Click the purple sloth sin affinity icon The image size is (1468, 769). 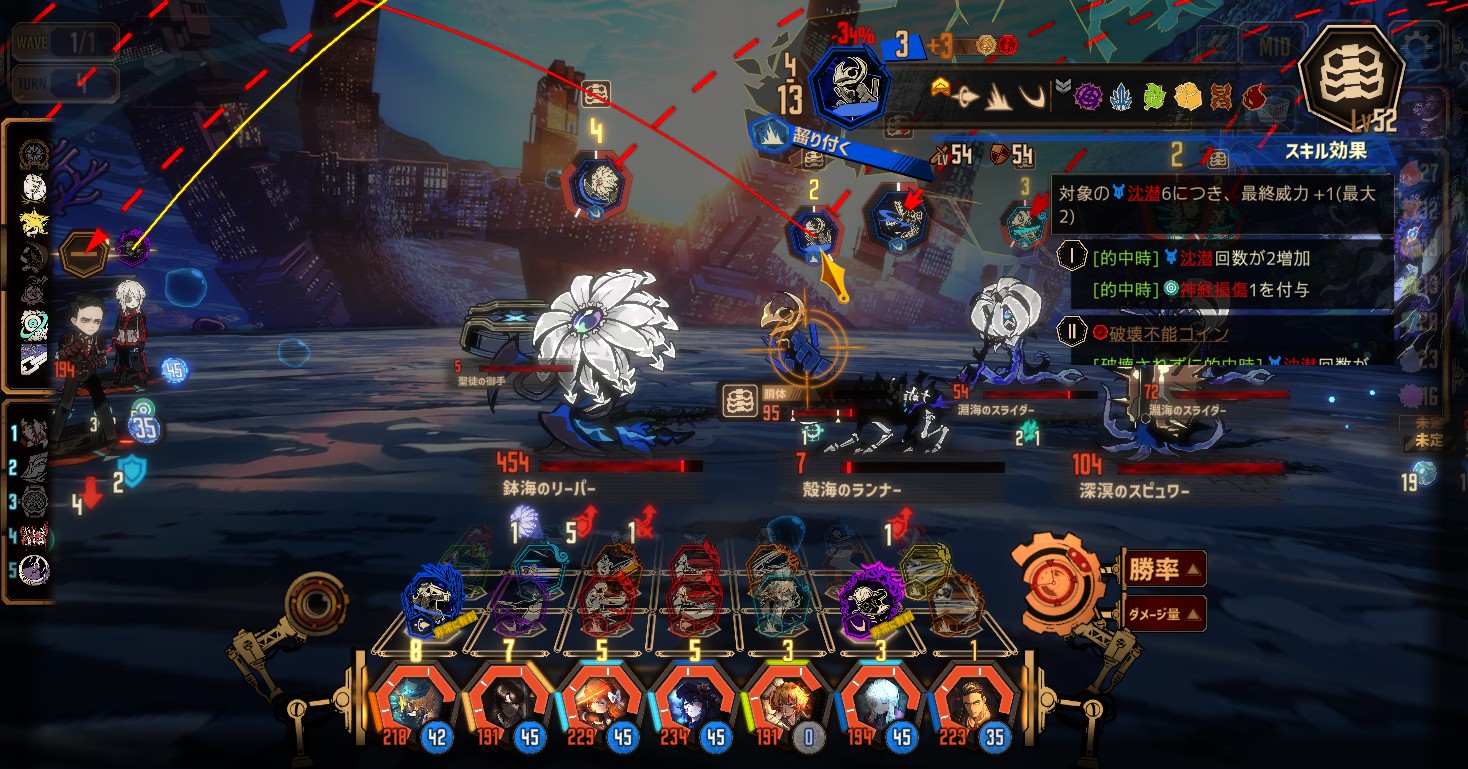[1088, 97]
